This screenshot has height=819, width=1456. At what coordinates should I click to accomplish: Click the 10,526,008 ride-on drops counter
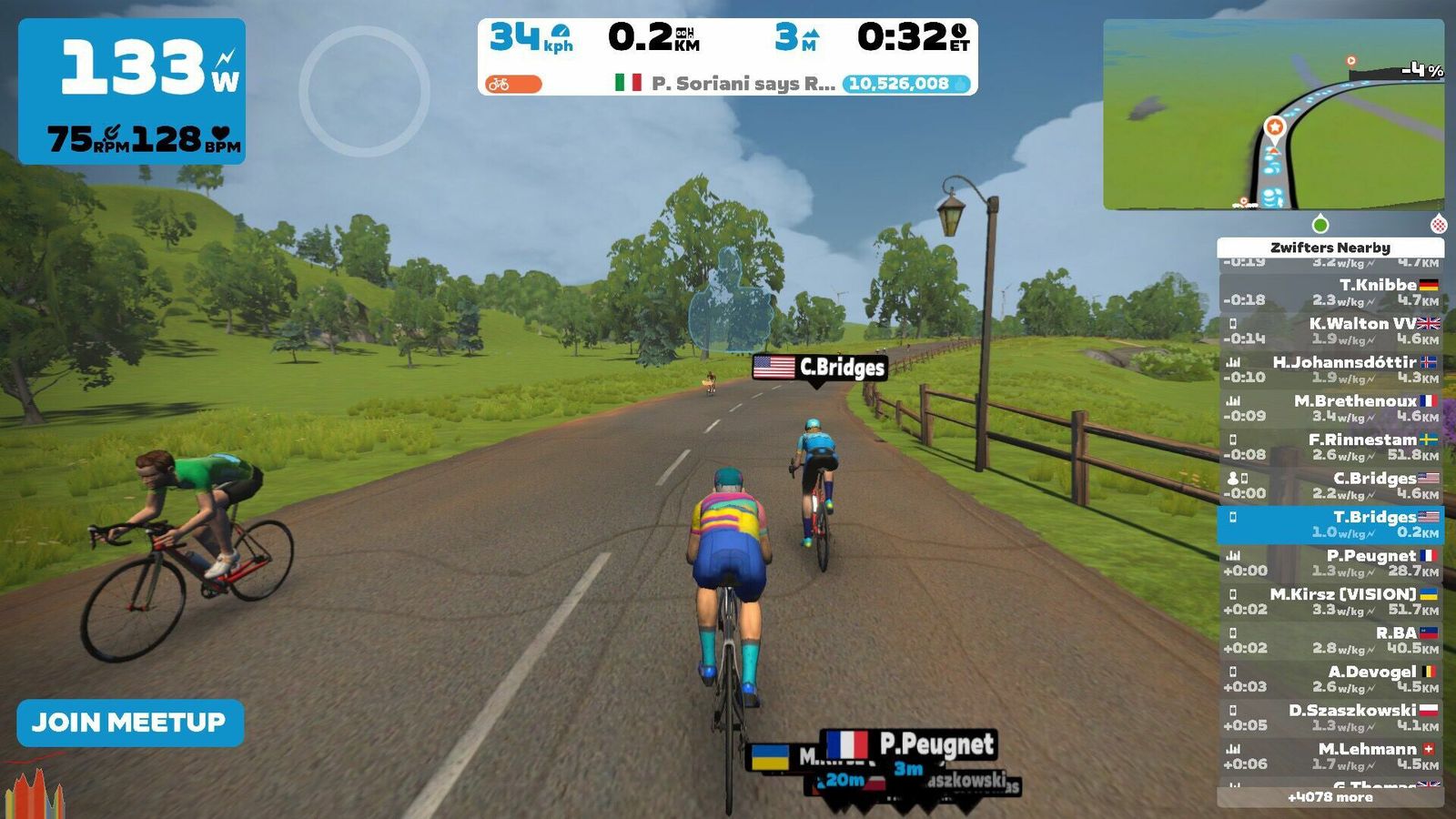[906, 84]
